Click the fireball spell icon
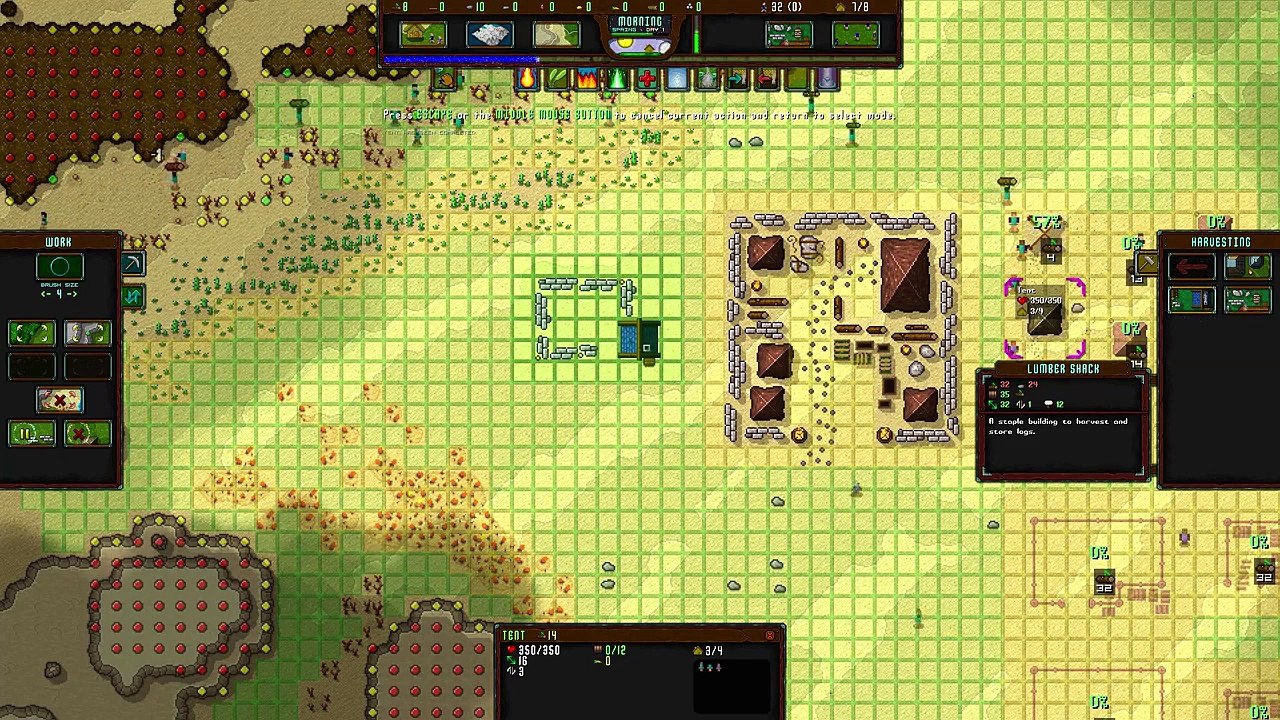1280x720 pixels. click(527, 79)
